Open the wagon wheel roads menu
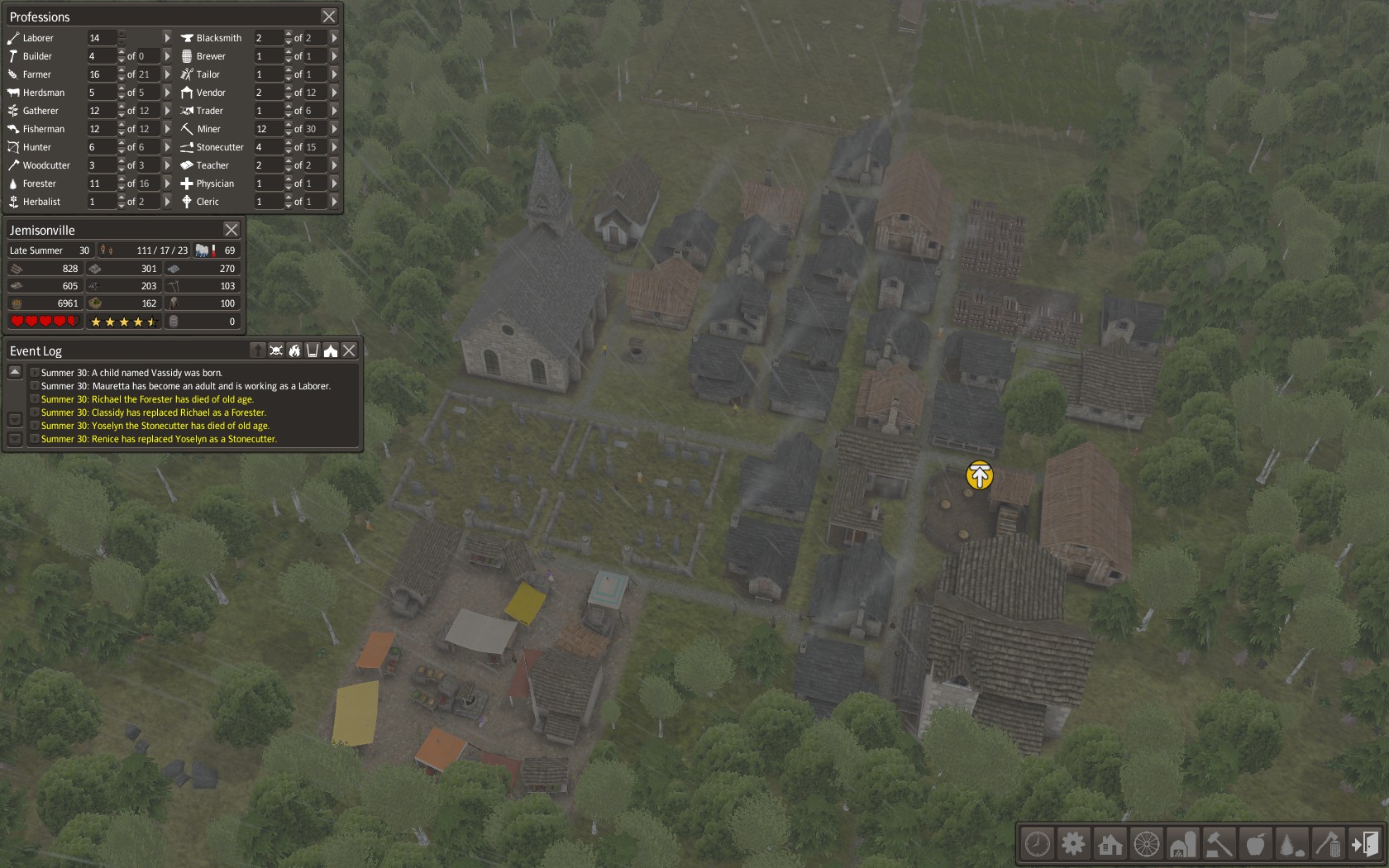Image resolution: width=1389 pixels, height=868 pixels. (x=1146, y=844)
